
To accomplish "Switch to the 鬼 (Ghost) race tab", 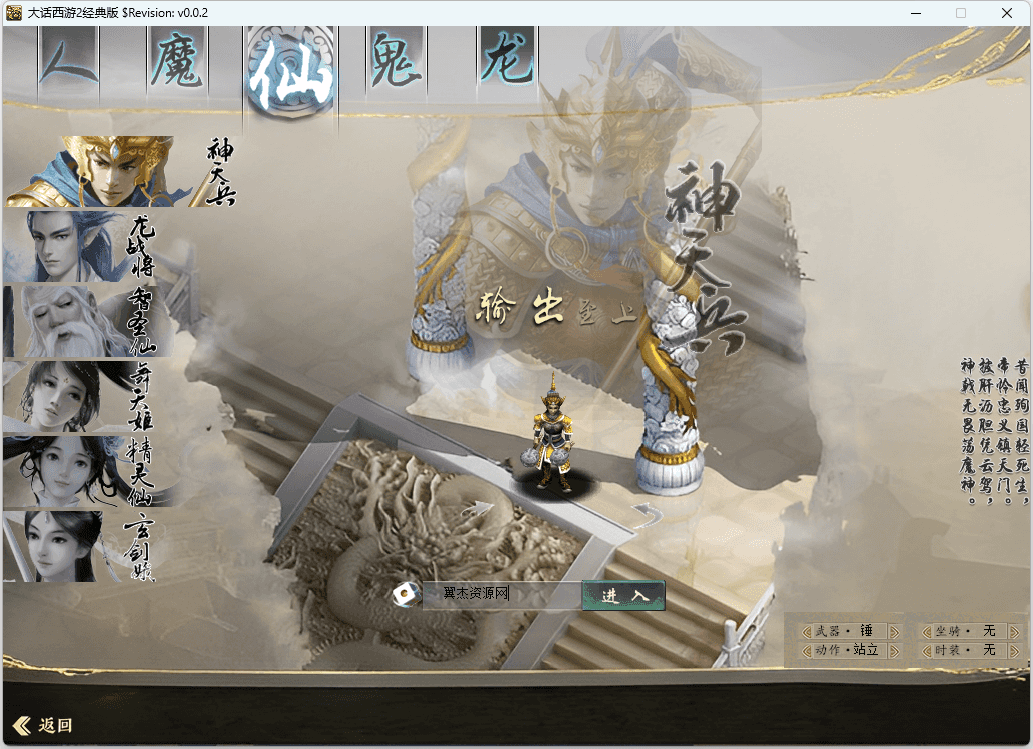I will (395, 60).
